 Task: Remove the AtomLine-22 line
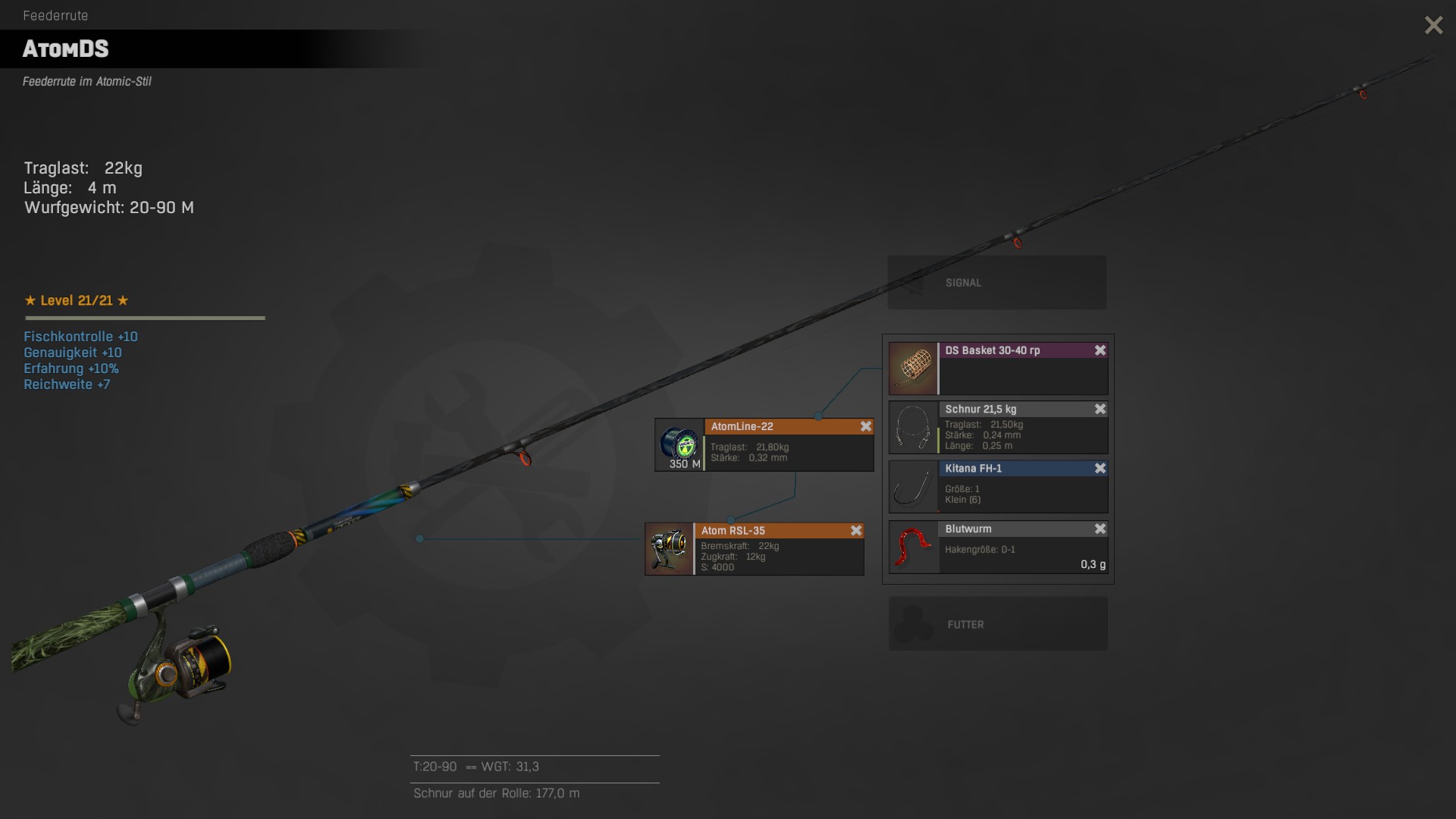[x=865, y=427]
